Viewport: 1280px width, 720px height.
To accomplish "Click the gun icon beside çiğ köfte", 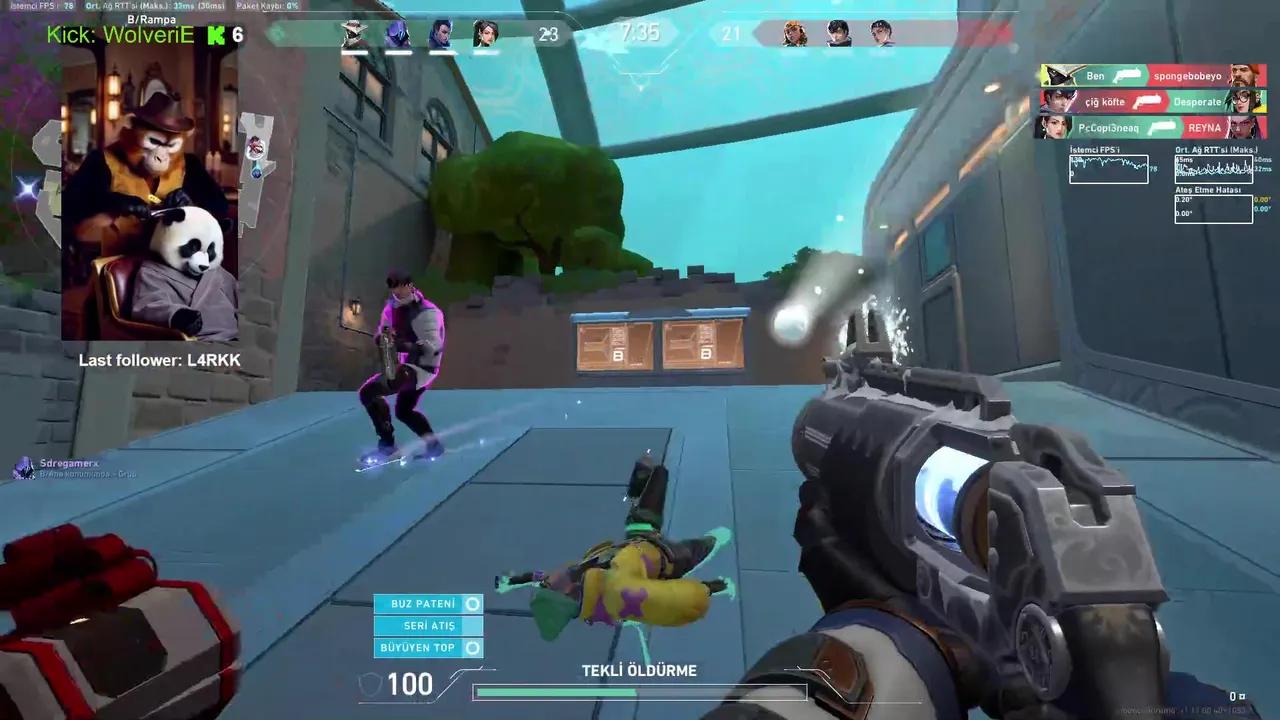I will tap(1148, 101).
